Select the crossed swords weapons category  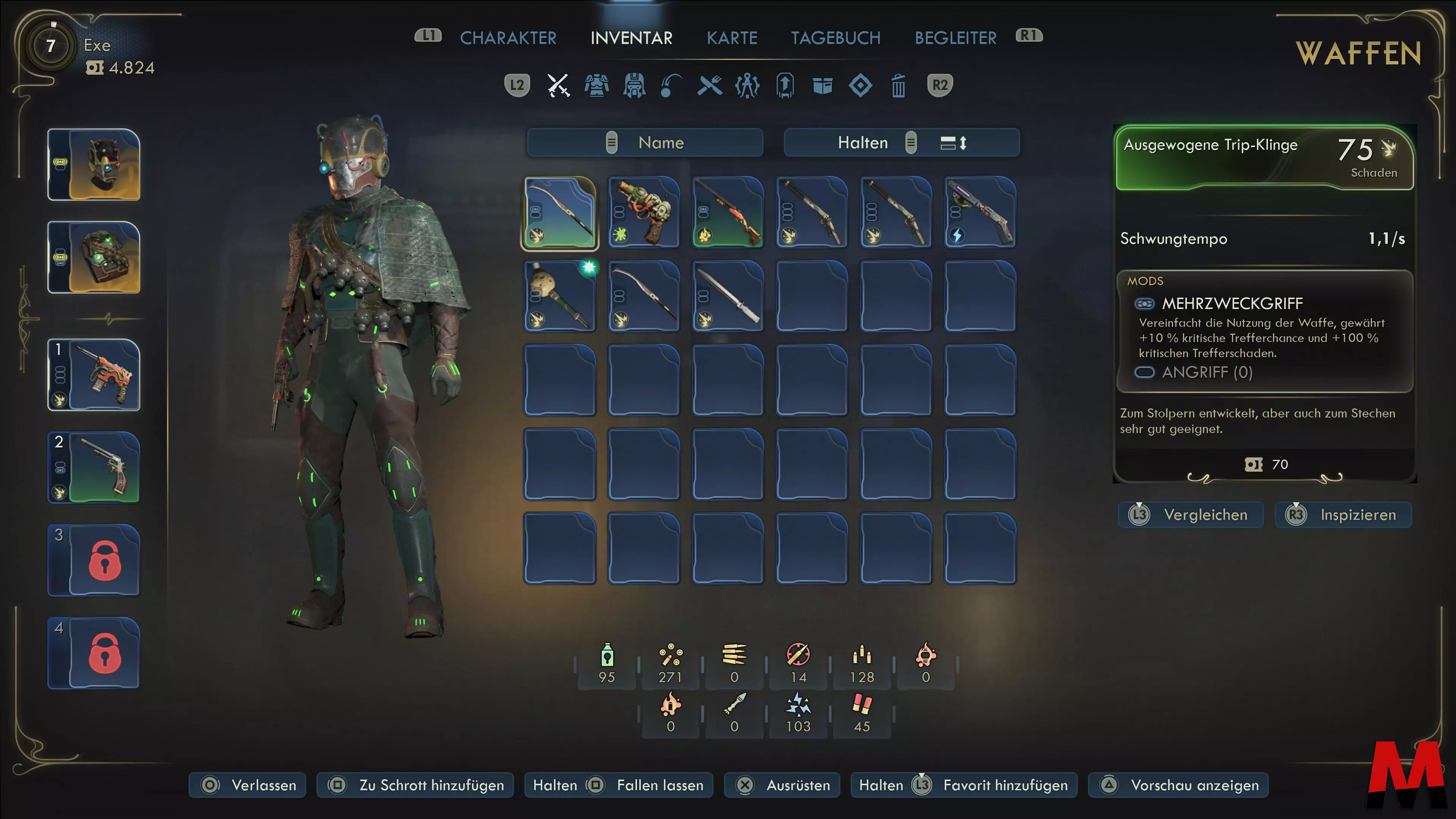tap(559, 86)
